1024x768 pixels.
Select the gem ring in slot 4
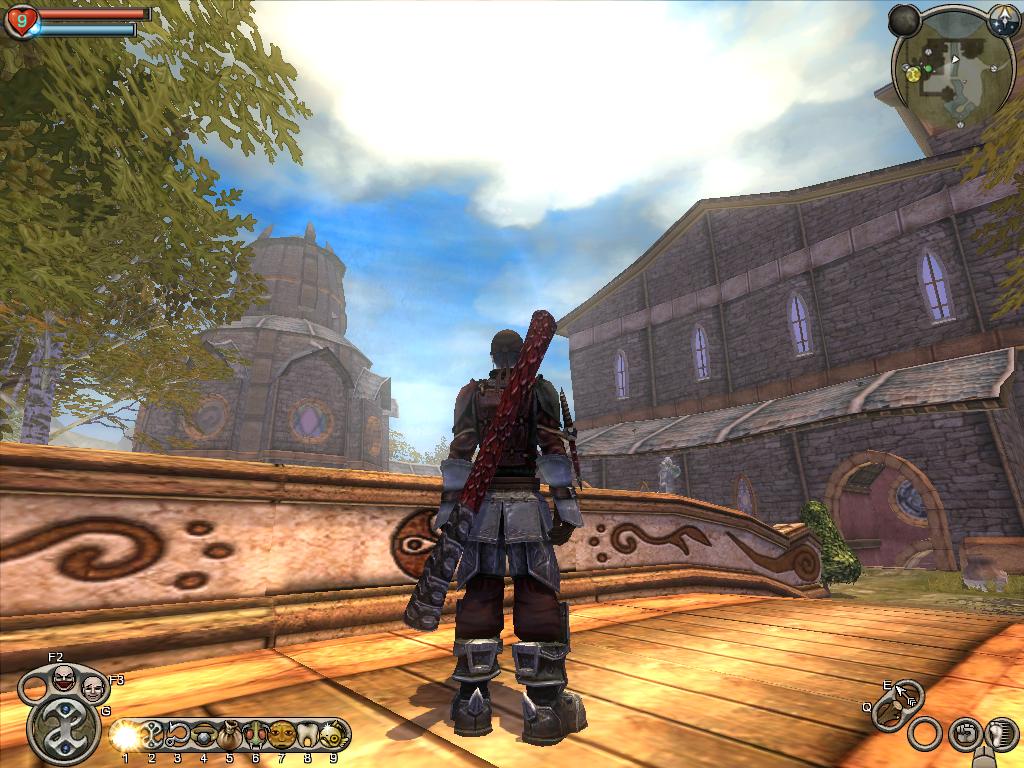(204, 736)
